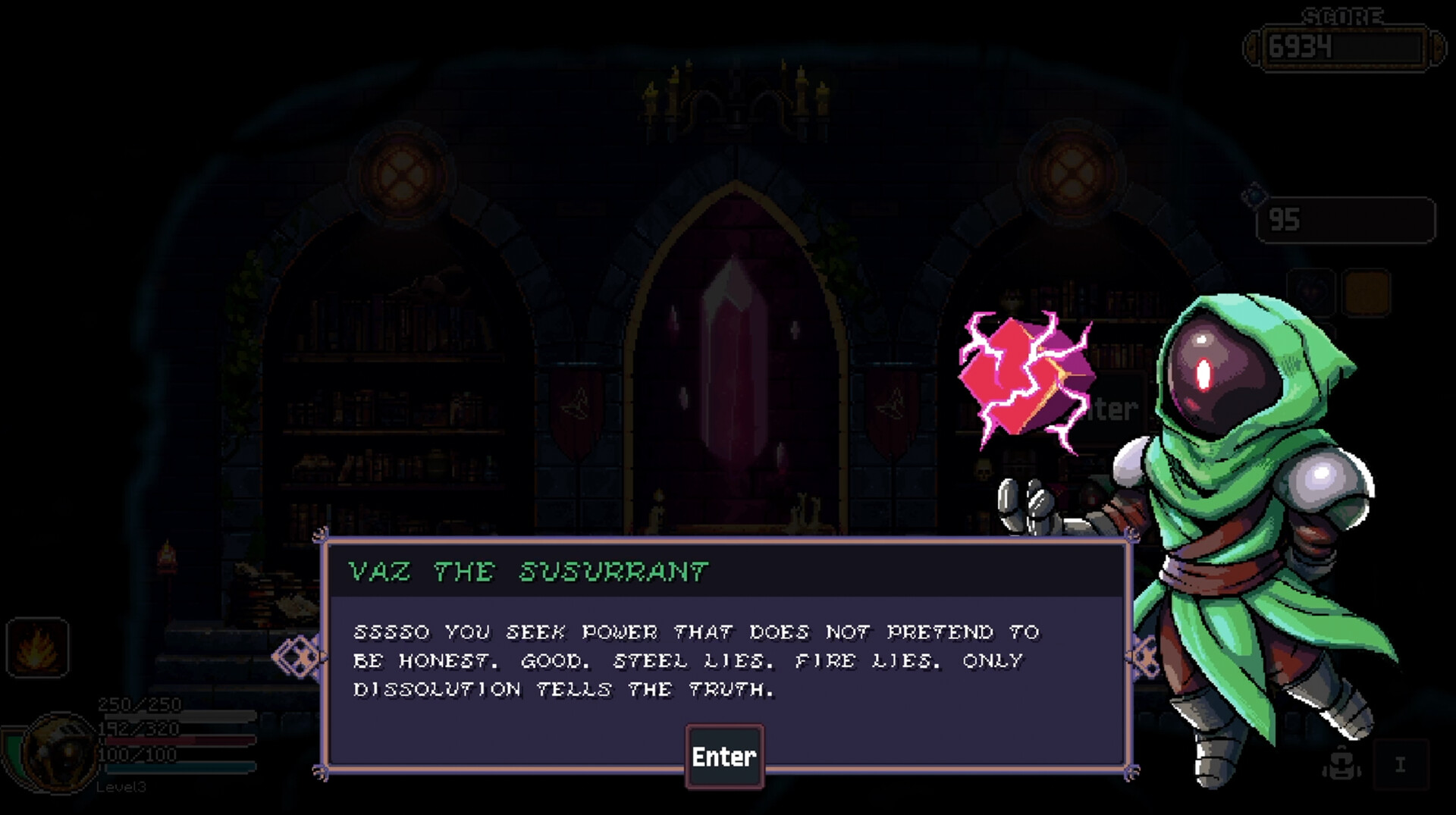The width and height of the screenshot is (1456, 815).
Task: Click the gem currency icon
Action: 1254,196
